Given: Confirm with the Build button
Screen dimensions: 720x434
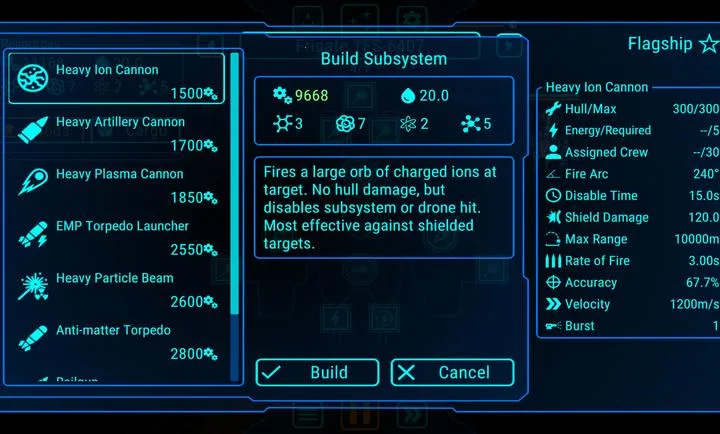Looking at the screenshot, I should point(317,373).
